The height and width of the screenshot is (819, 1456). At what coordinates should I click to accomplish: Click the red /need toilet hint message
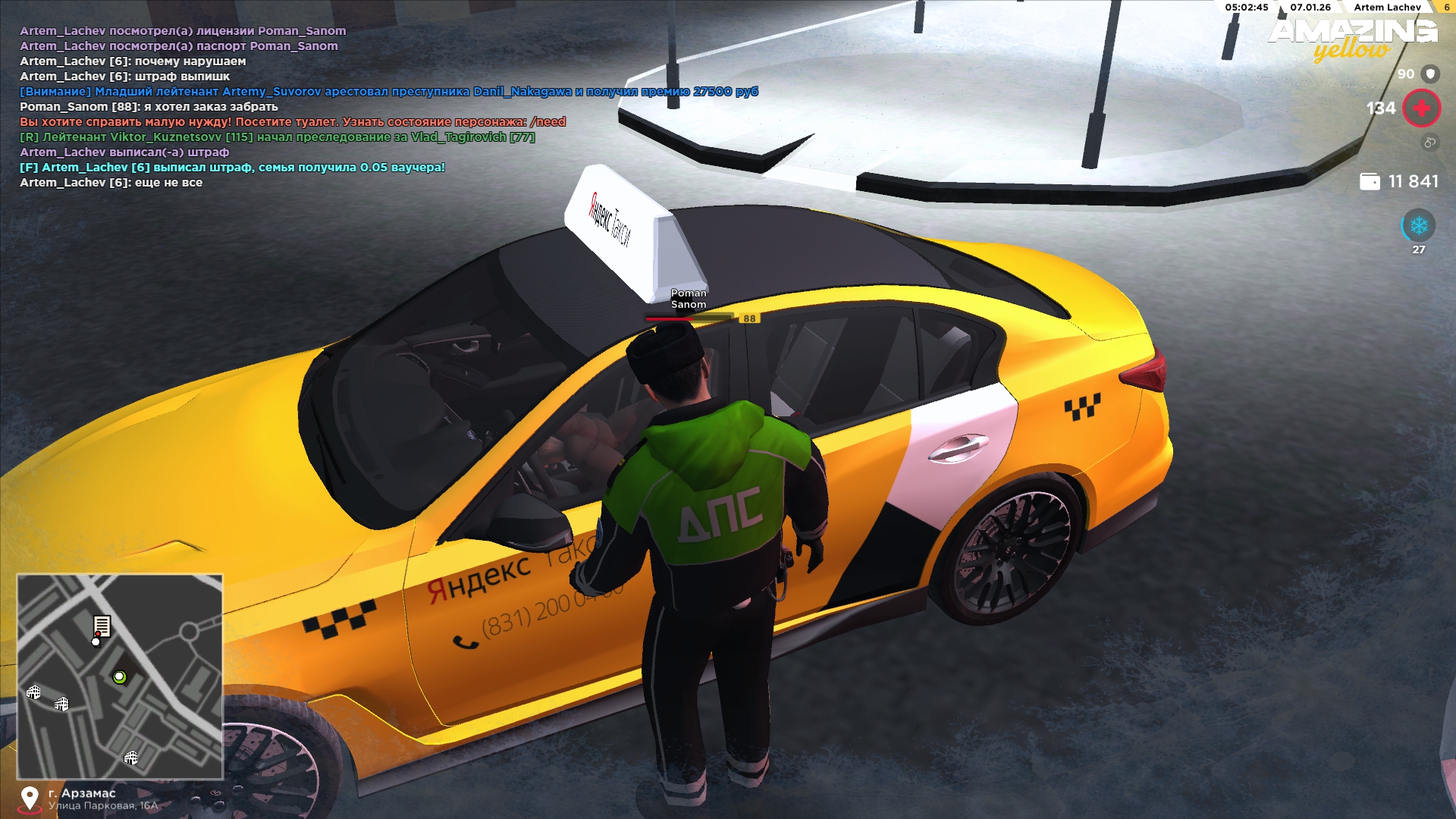pos(293,122)
